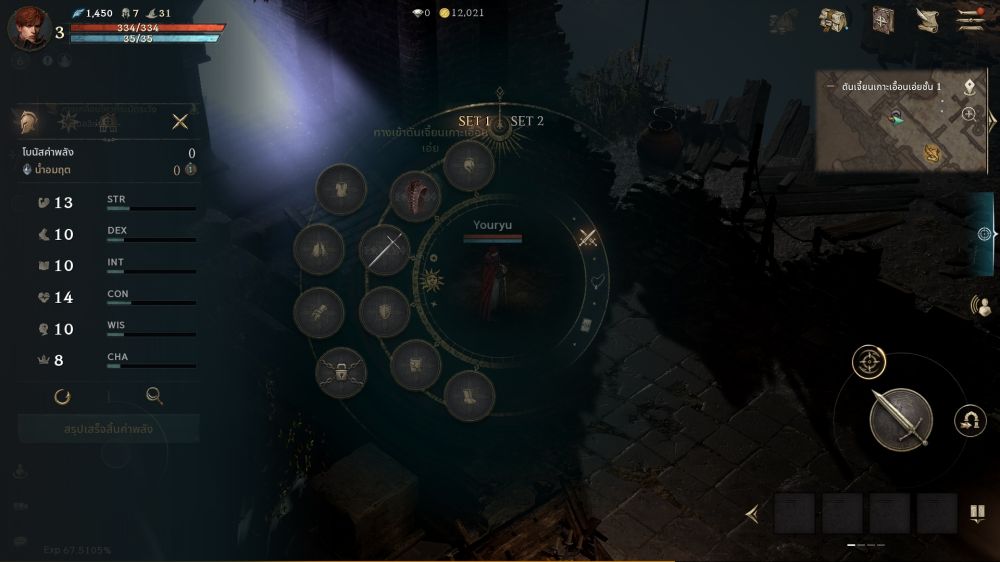This screenshot has width=1000, height=562.
Task: Select the SET 1 equipment tab
Action: point(474,121)
